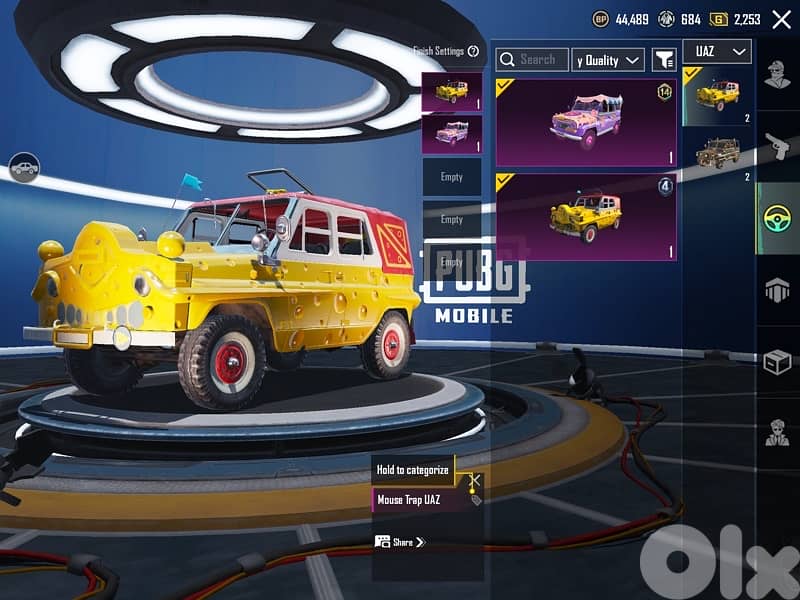Open the Quality sort dropdown

(x=607, y=60)
